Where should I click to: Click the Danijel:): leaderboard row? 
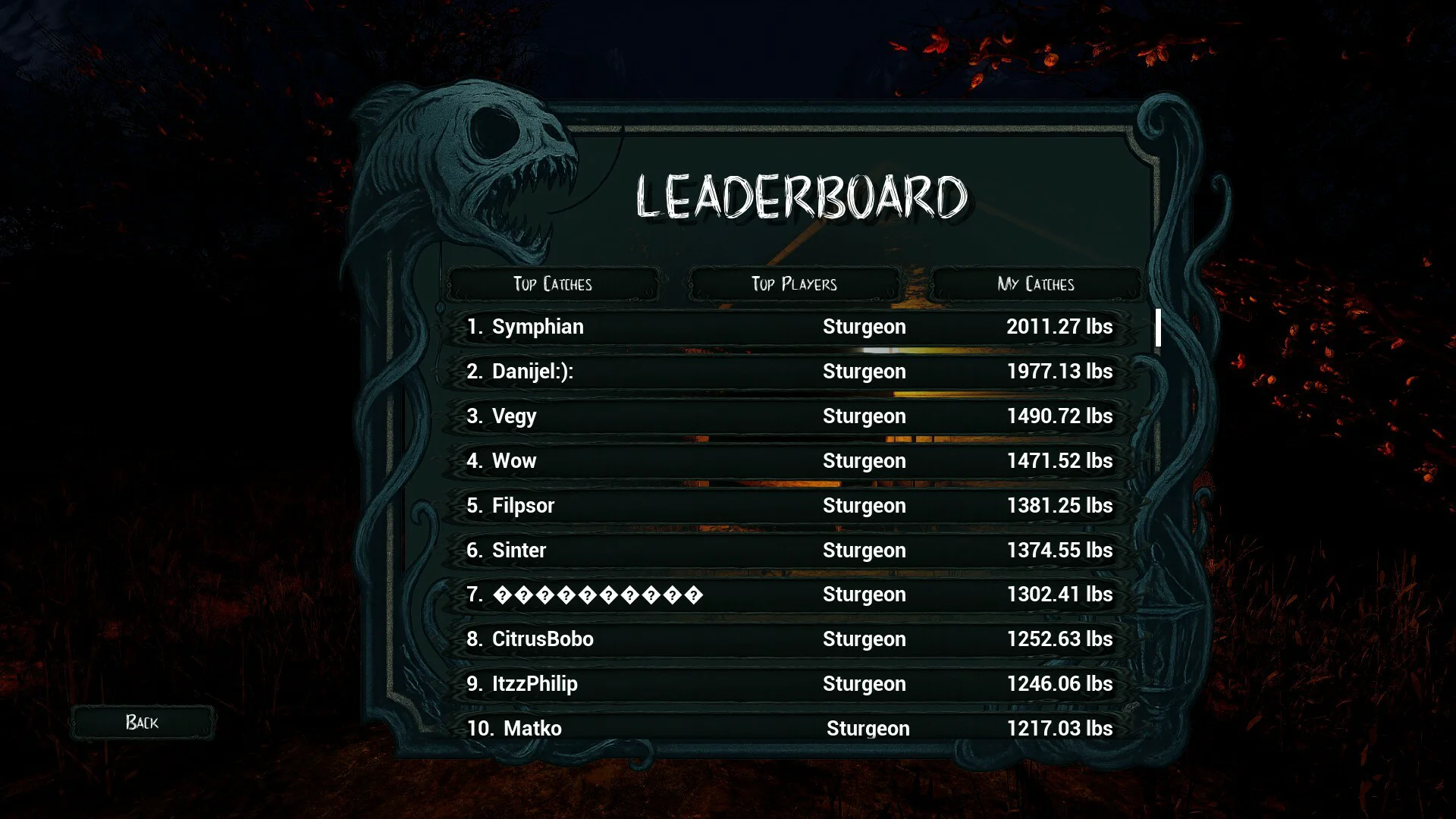point(789,372)
